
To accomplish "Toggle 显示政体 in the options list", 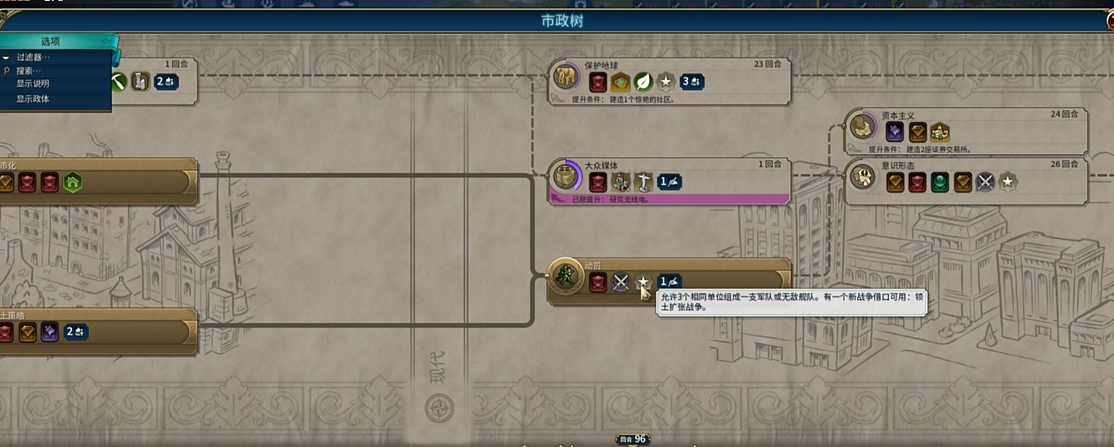I will coord(33,98).
